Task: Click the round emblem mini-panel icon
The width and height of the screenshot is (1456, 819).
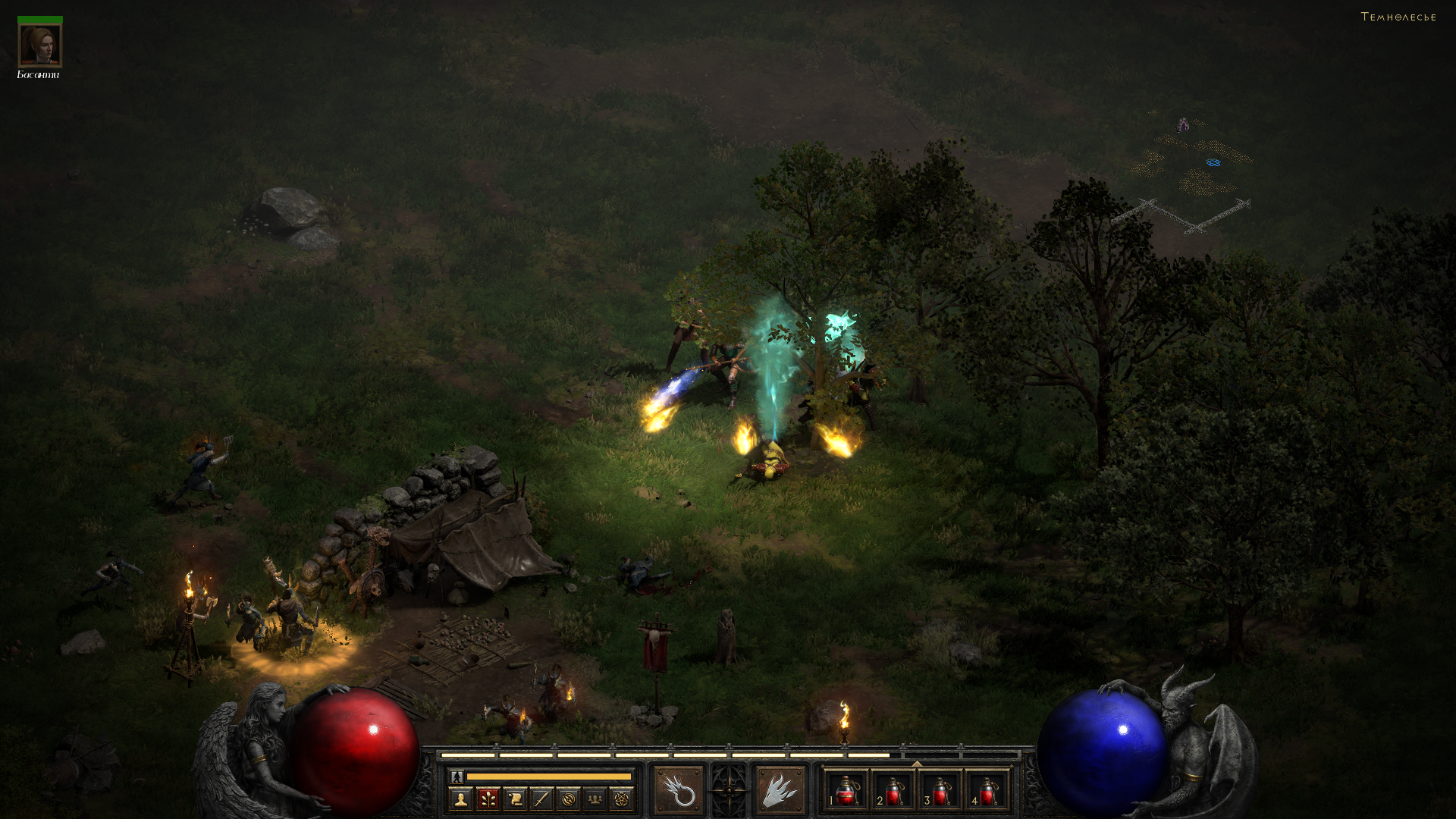Action: click(x=568, y=799)
